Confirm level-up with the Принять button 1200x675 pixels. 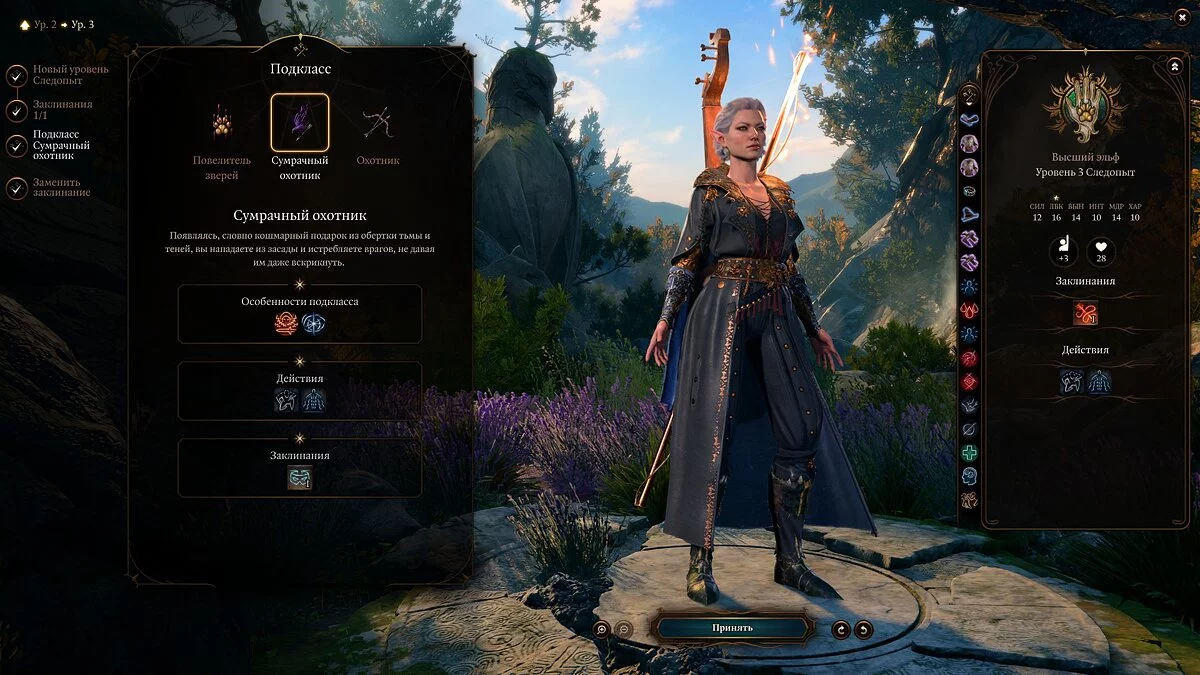732,628
